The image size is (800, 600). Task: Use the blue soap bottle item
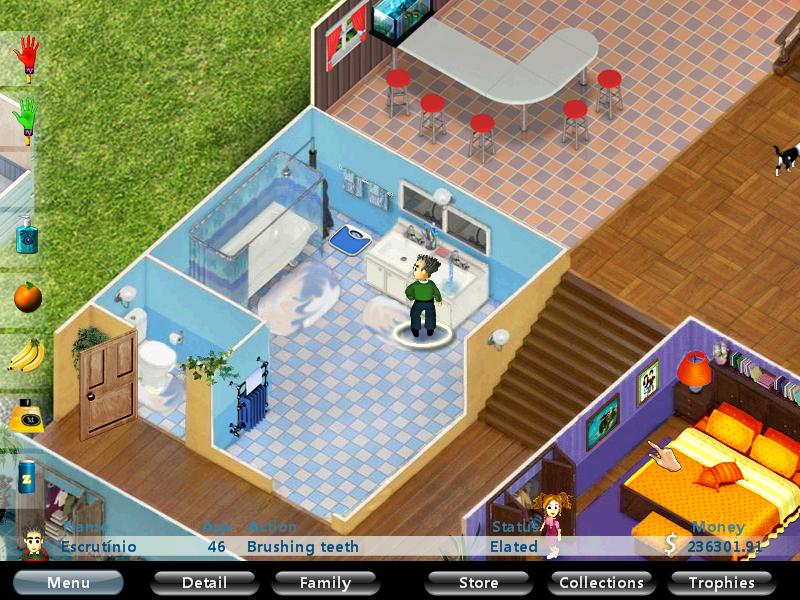tap(27, 235)
